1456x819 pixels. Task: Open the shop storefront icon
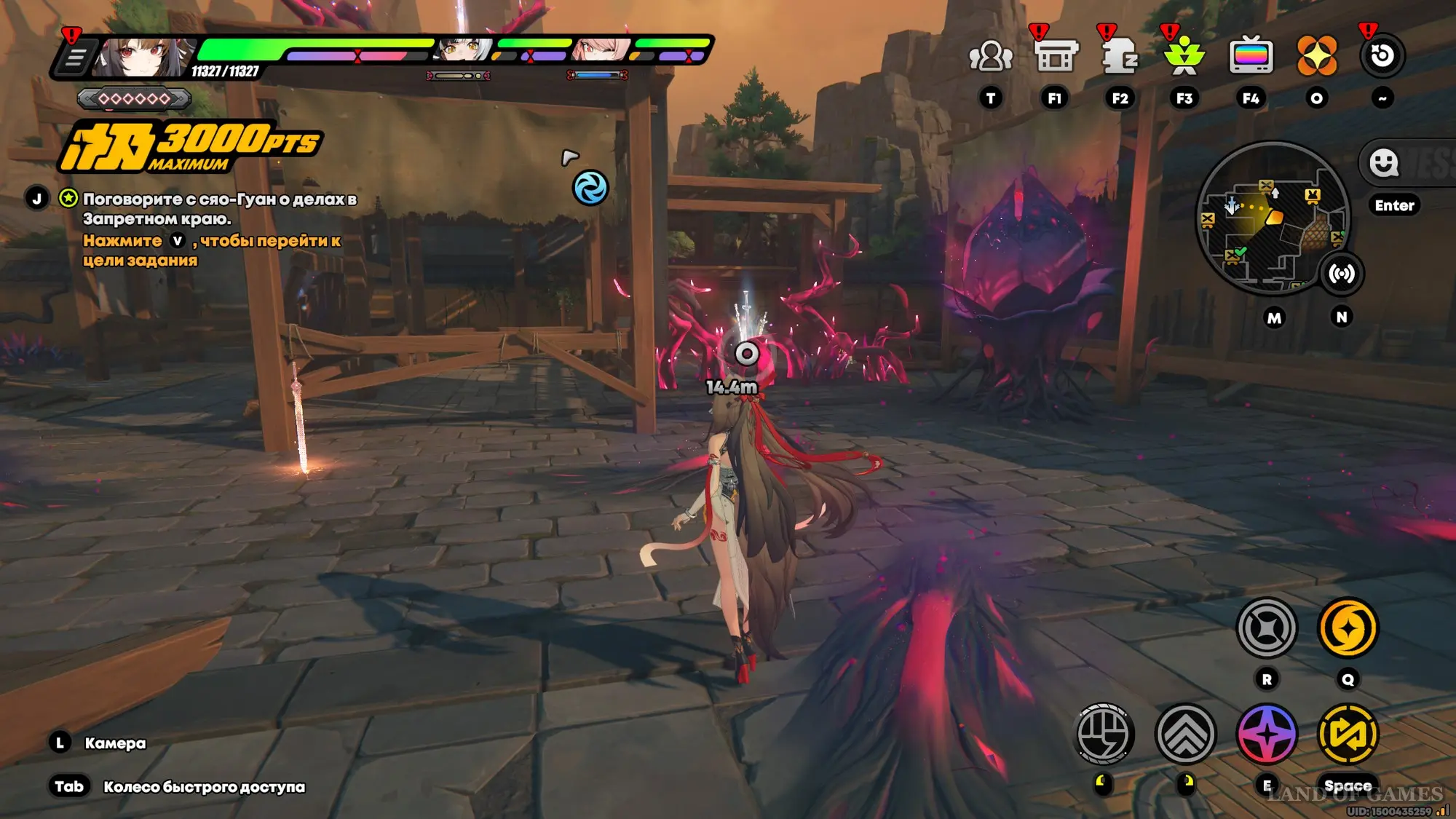point(1055,56)
